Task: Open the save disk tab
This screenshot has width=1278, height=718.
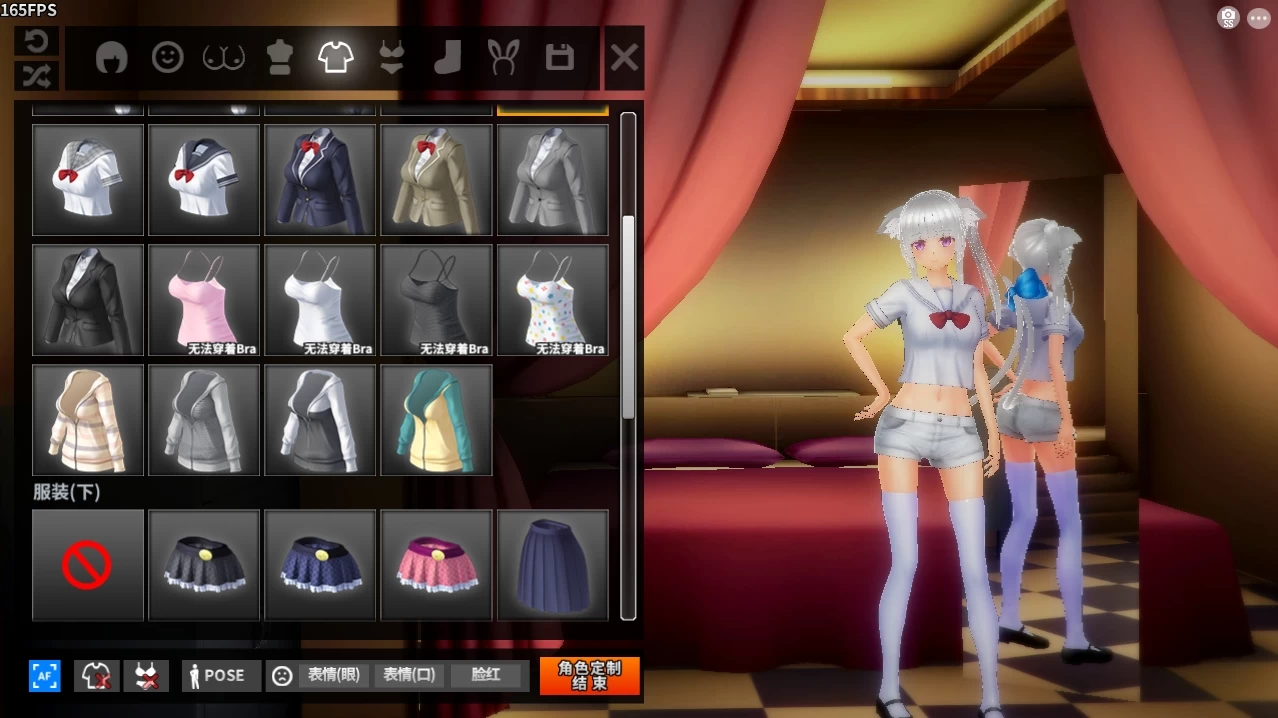Action: click(x=560, y=58)
